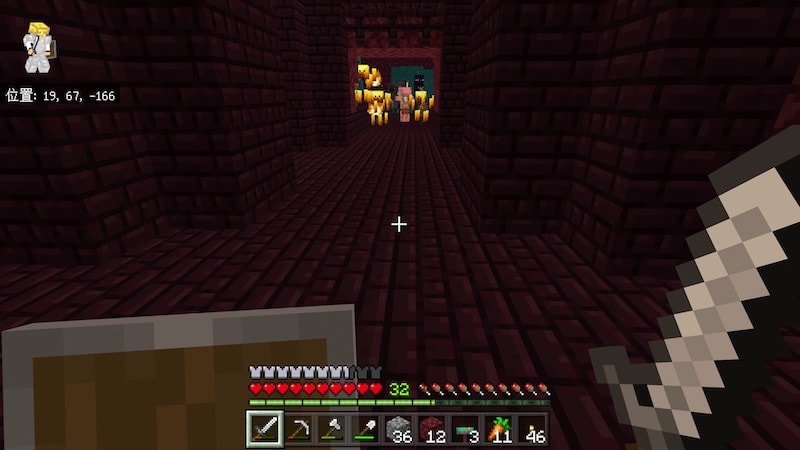This screenshot has width=800, height=450.
Task: Select the cobblestone stack of 36
Action: pos(398,429)
